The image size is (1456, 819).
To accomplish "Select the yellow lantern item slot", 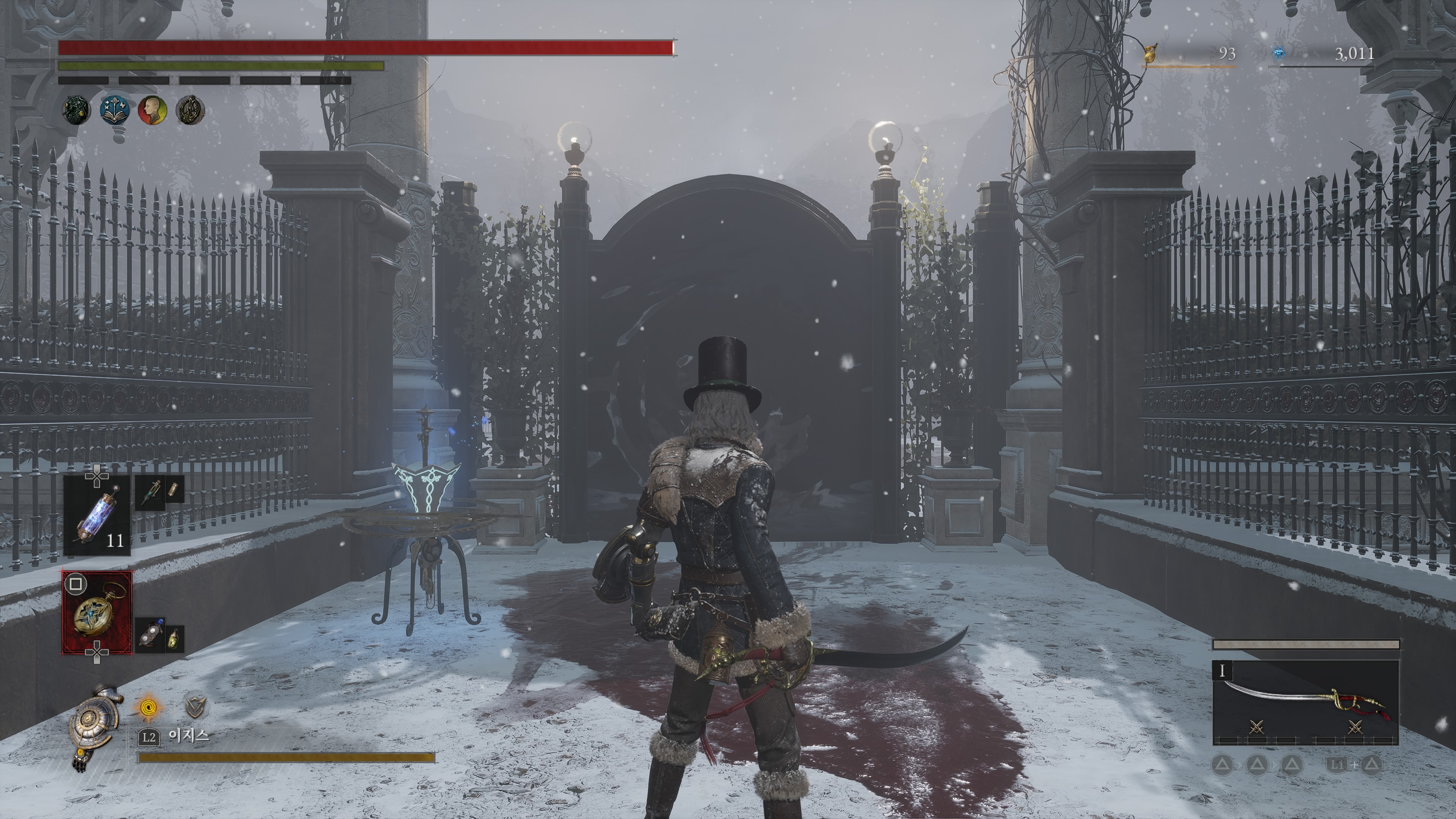I will tap(175, 638).
